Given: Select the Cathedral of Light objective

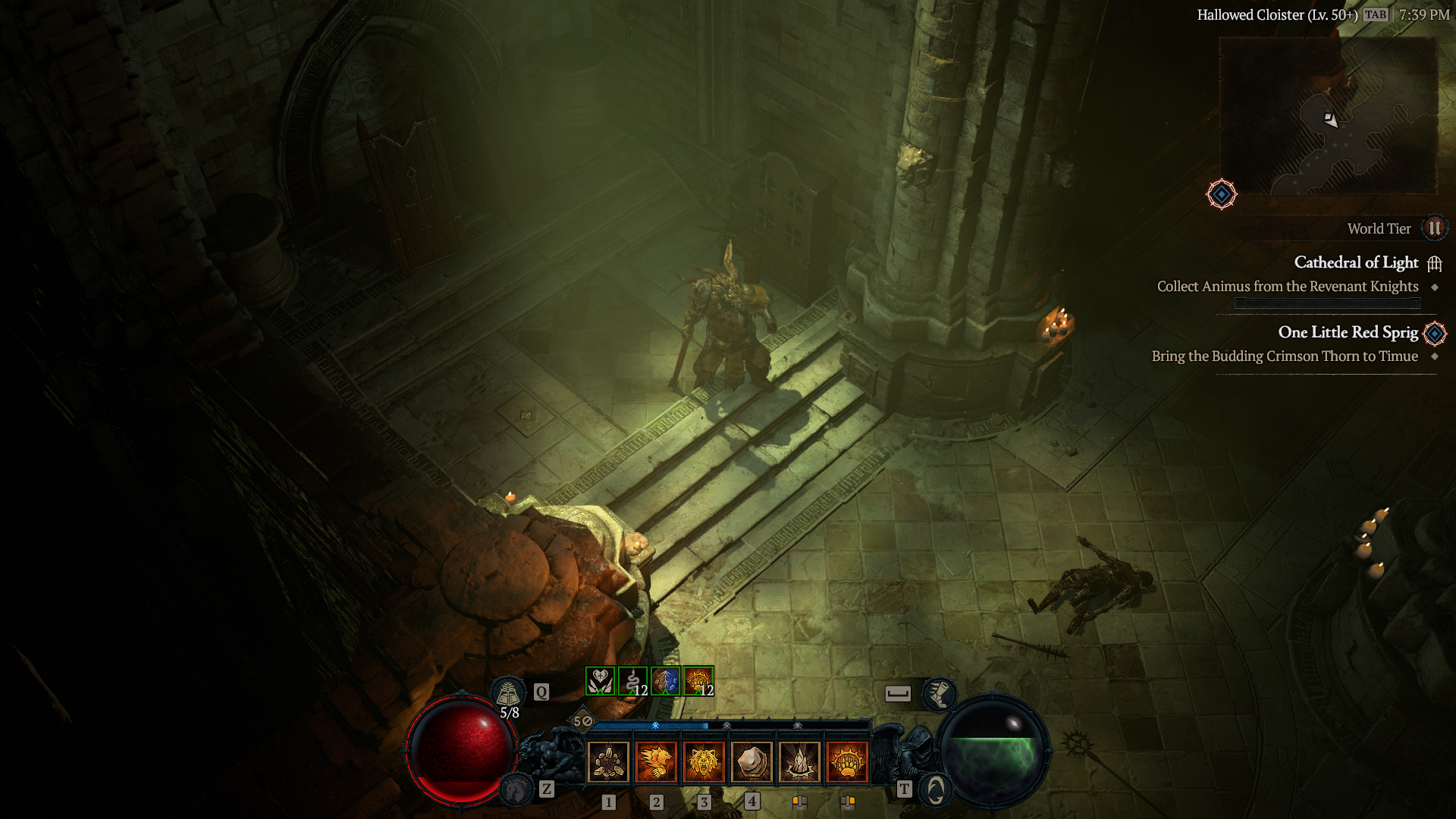Looking at the screenshot, I should point(1356,262).
